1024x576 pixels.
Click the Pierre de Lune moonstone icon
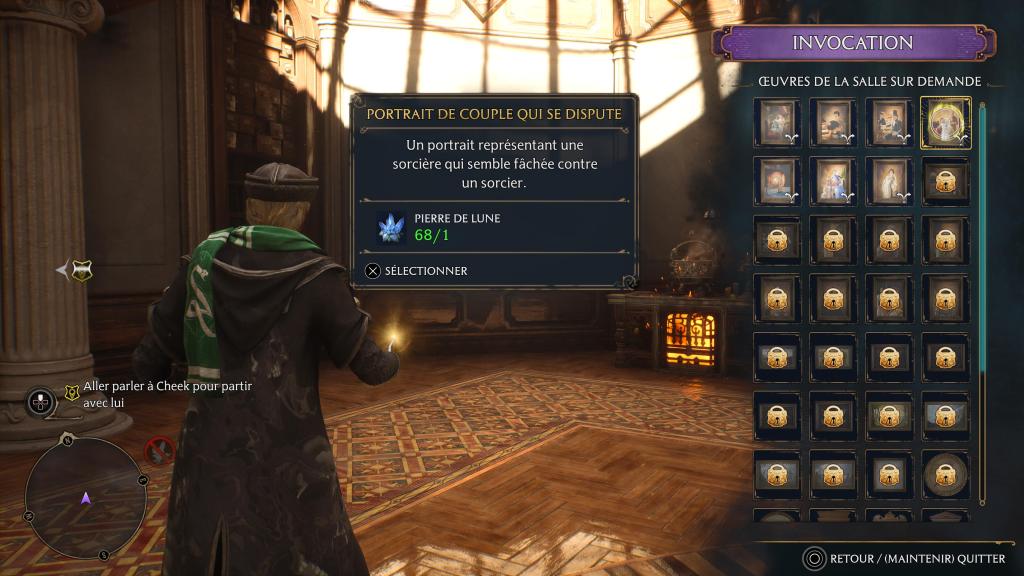click(x=389, y=227)
